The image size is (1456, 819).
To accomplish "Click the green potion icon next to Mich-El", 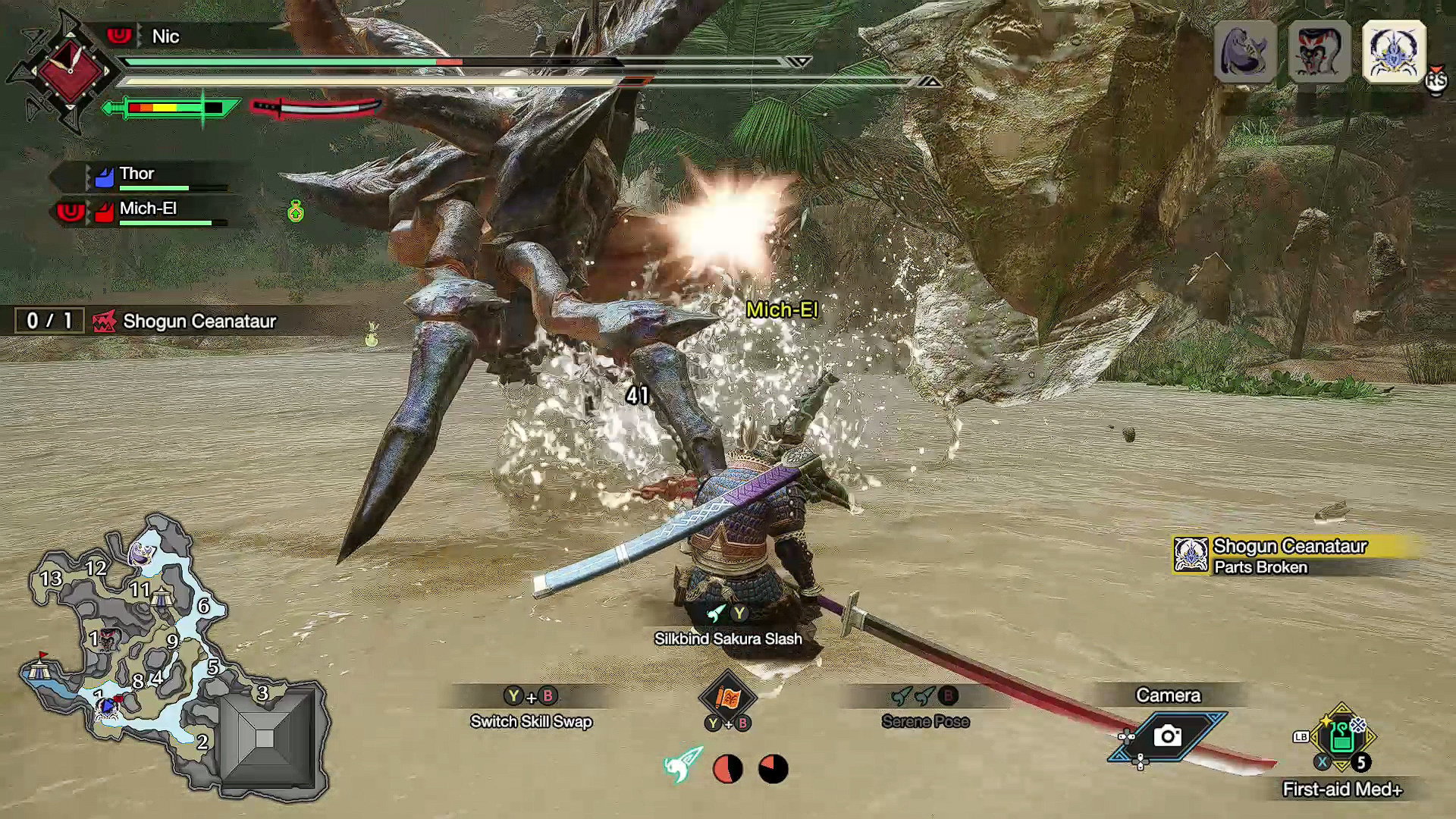I will click(x=294, y=212).
